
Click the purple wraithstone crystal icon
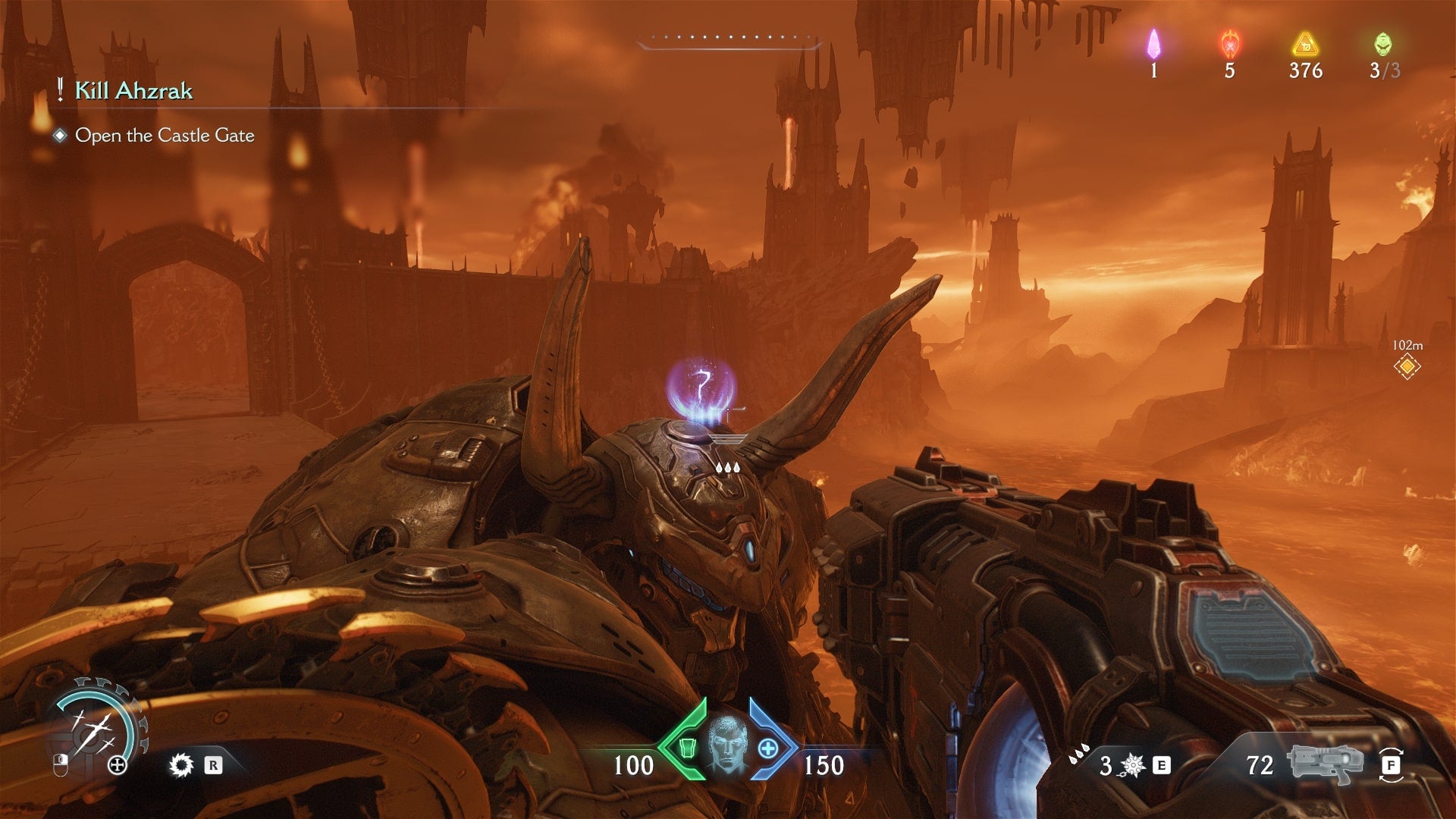tap(1153, 44)
